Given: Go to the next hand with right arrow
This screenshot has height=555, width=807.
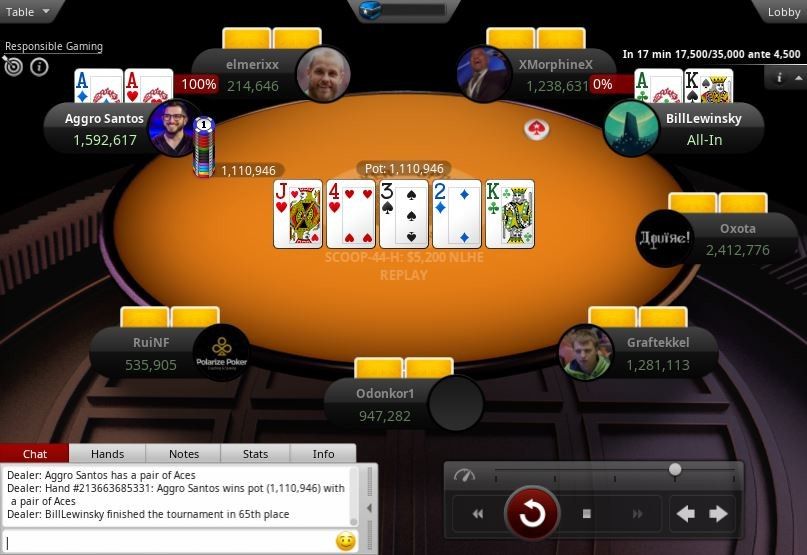Looking at the screenshot, I should coord(718,514).
